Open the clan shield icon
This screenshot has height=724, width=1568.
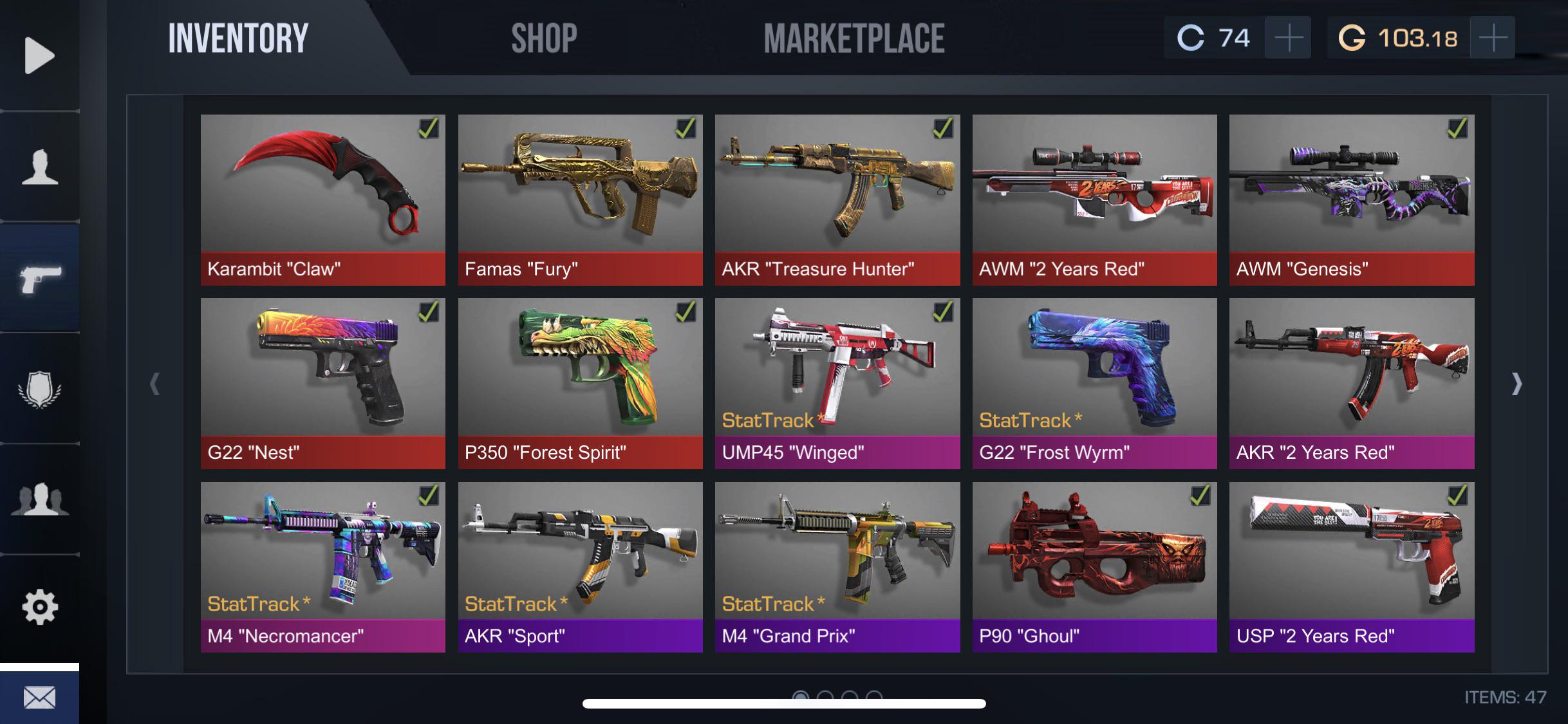(39, 389)
